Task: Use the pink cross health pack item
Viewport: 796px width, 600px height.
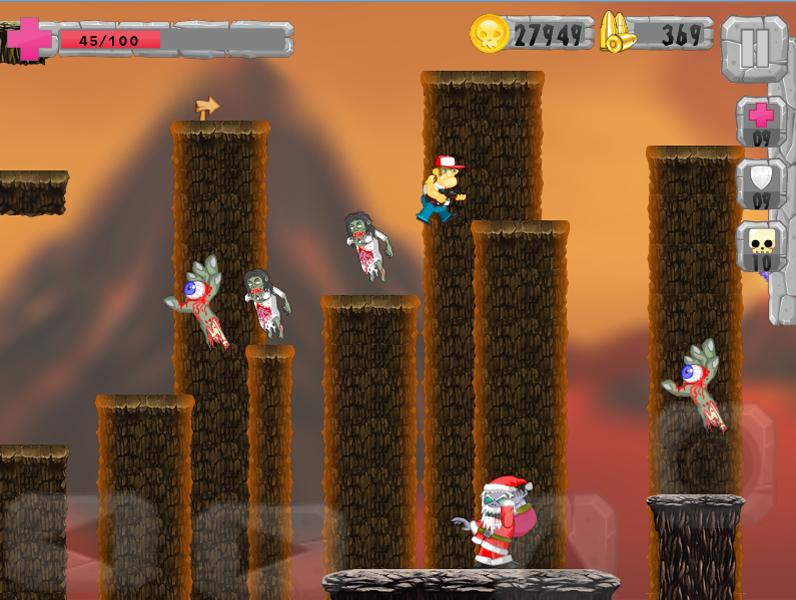Action: tap(761, 121)
